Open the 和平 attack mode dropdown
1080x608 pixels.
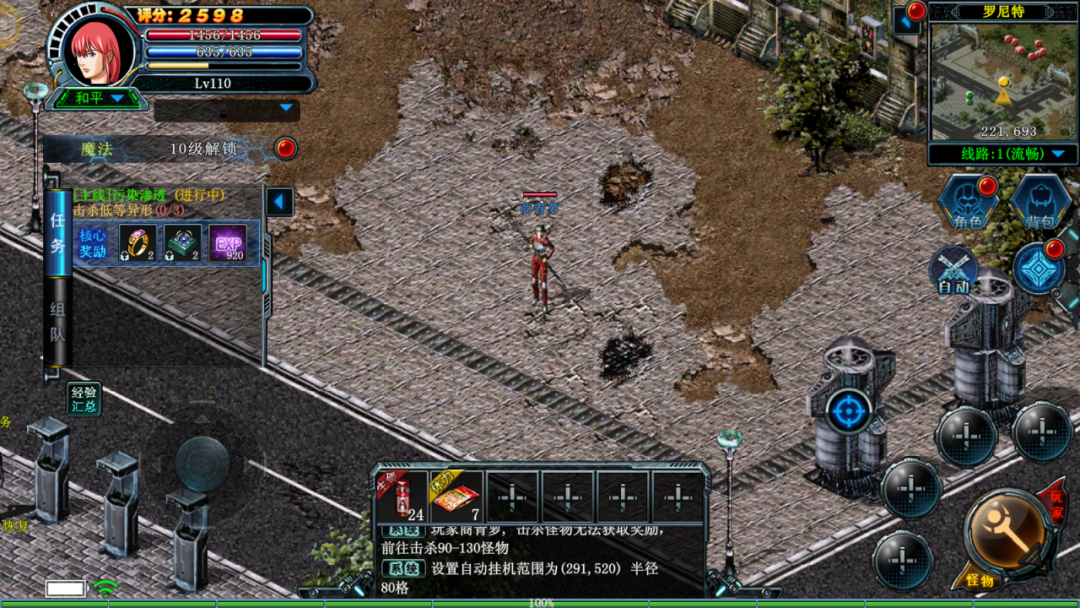point(99,98)
